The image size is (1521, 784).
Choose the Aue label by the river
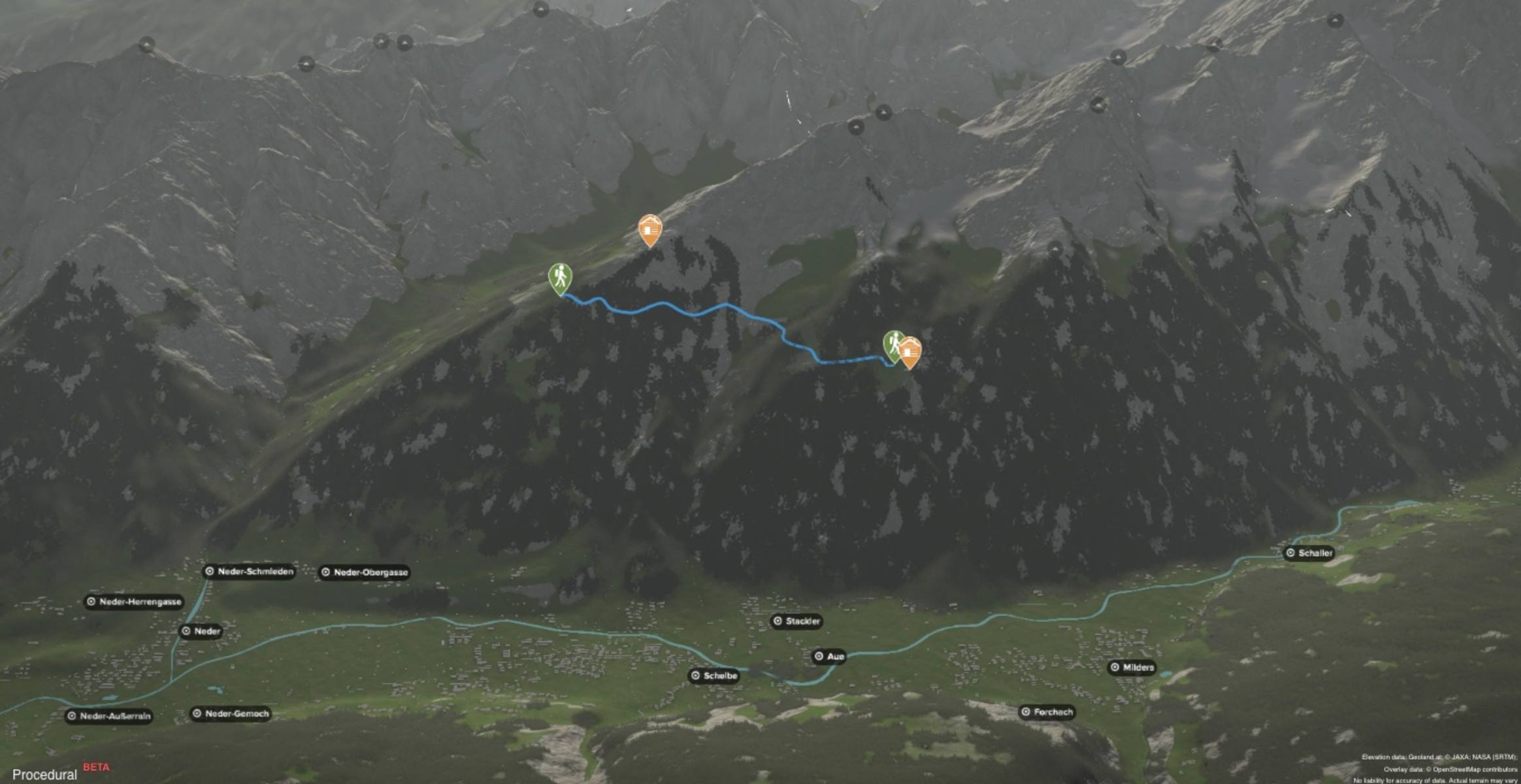click(829, 657)
